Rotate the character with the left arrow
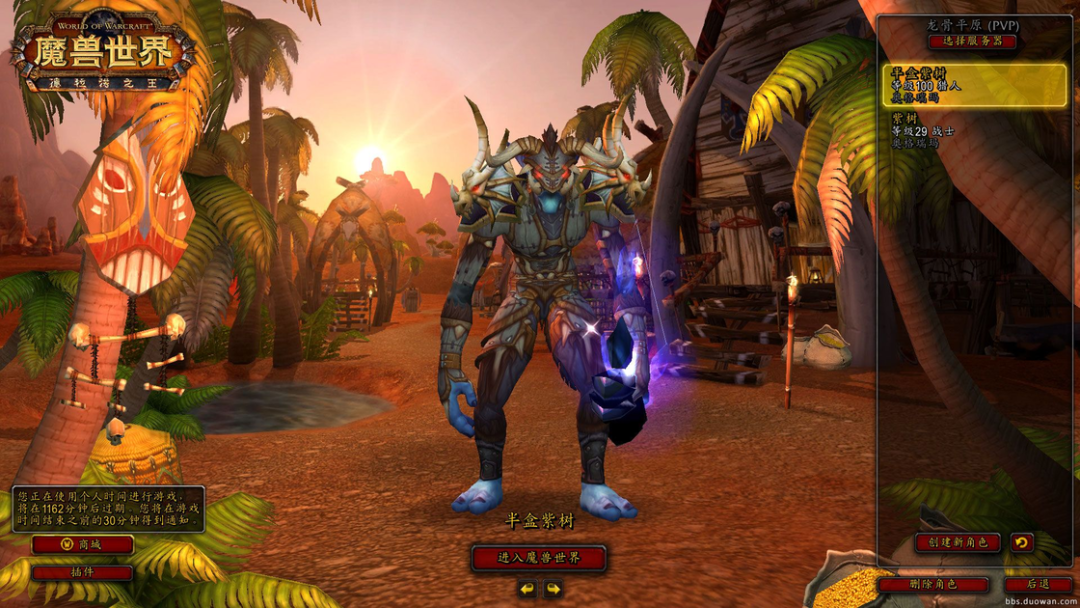This screenshot has width=1080, height=608. click(527, 589)
